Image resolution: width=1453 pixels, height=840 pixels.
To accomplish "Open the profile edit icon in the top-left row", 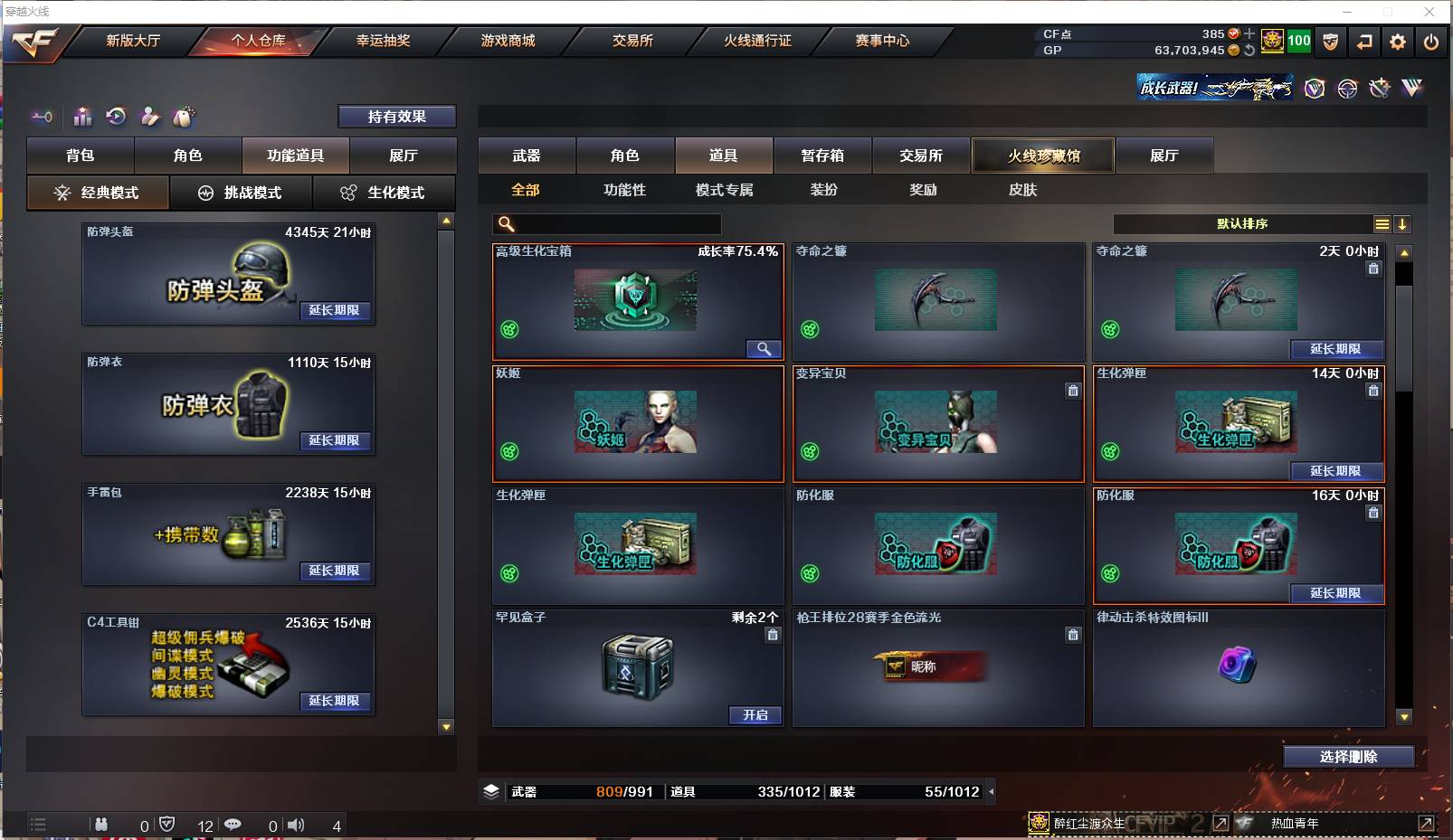I will pos(148,117).
